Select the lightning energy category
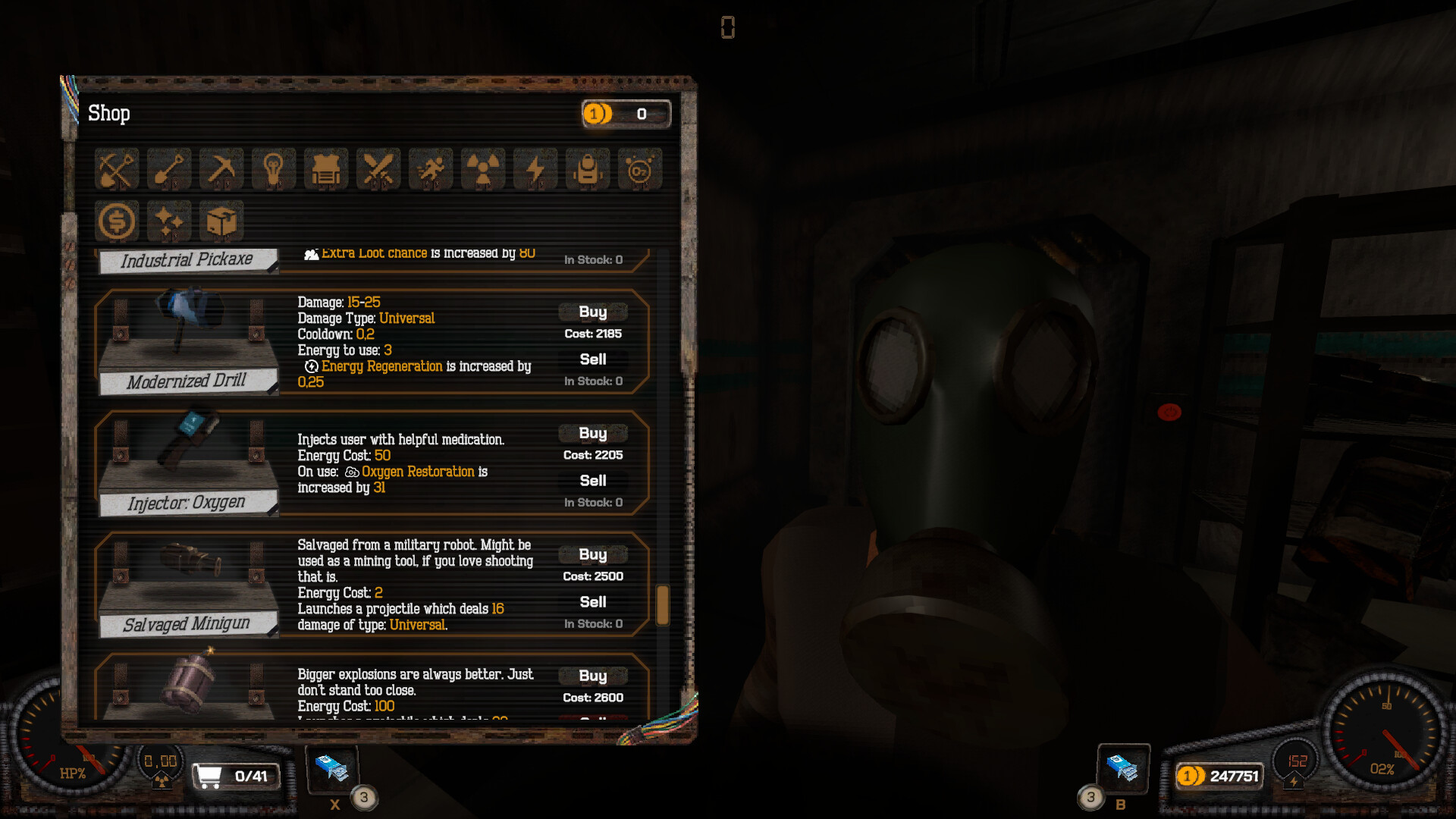Viewport: 1456px width, 819px height. pyautogui.click(x=535, y=169)
